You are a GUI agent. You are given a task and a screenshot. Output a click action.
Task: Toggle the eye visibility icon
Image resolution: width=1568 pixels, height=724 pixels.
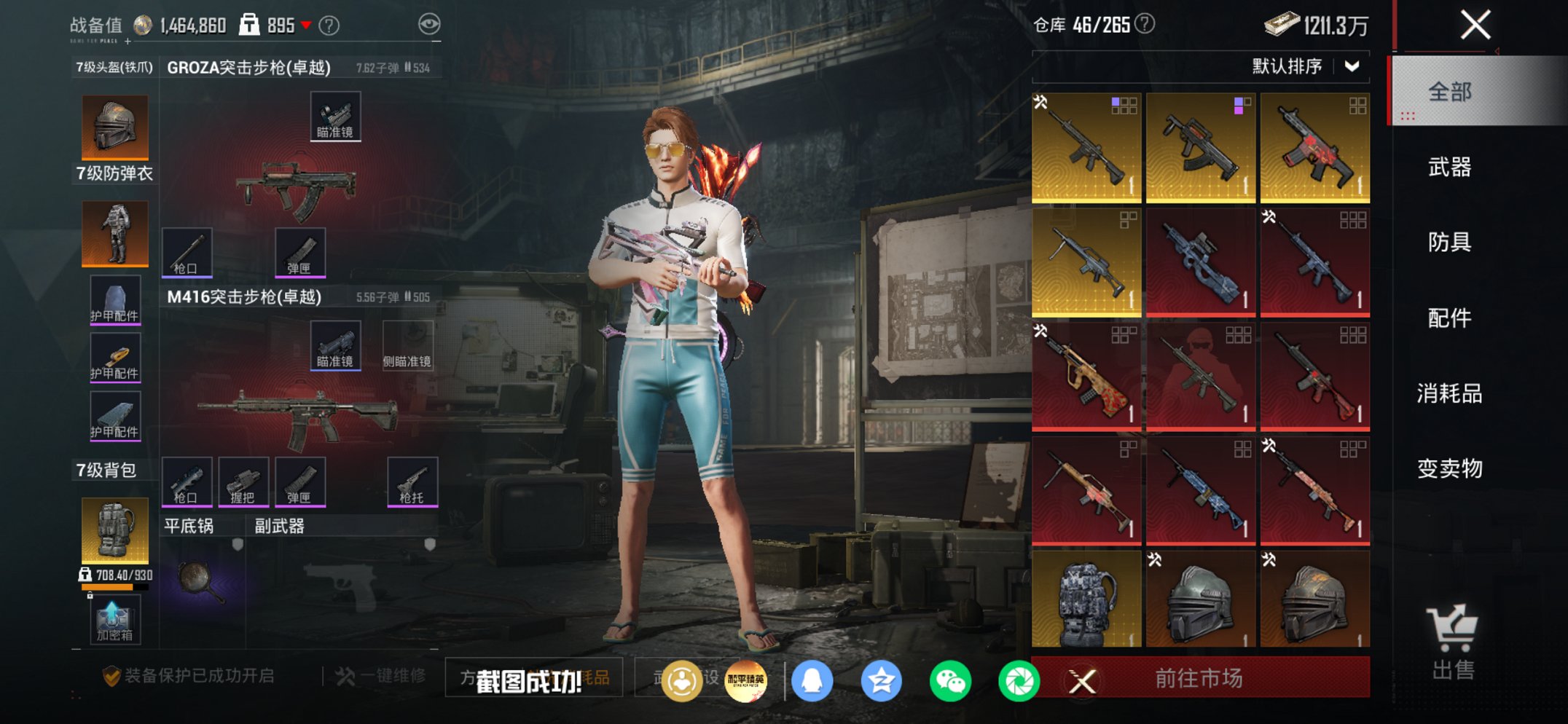click(429, 25)
